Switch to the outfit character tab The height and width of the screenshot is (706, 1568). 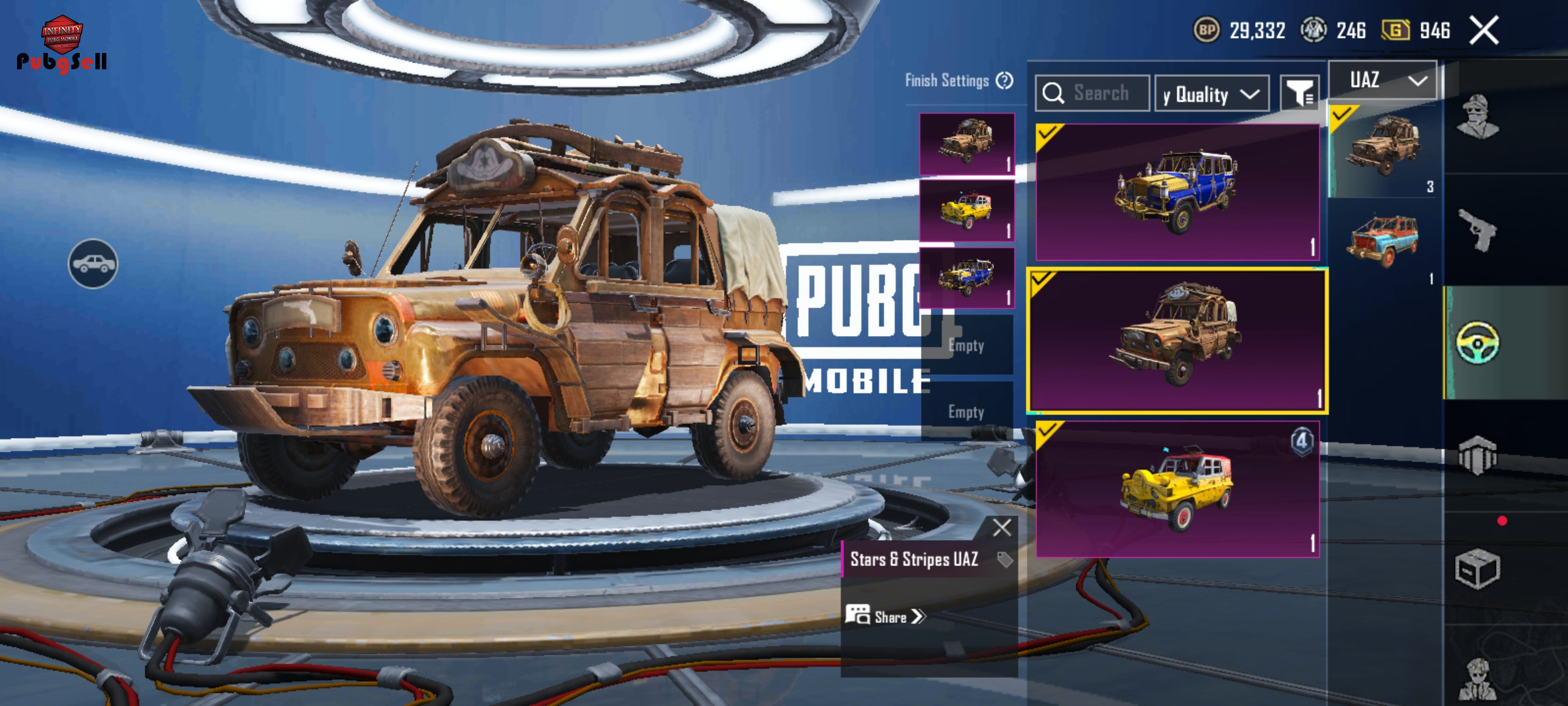click(x=1478, y=118)
